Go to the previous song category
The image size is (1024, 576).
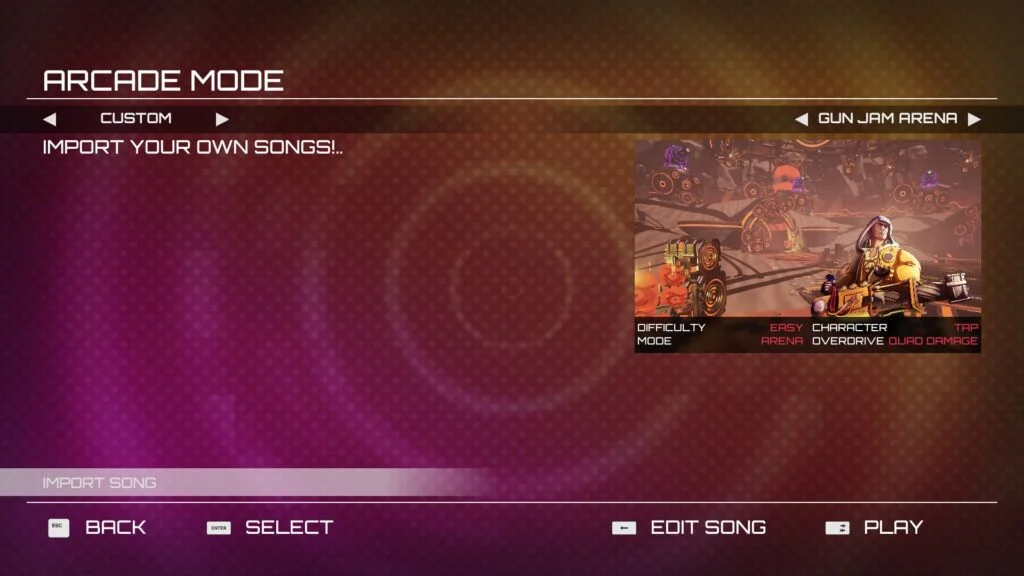click(50, 119)
